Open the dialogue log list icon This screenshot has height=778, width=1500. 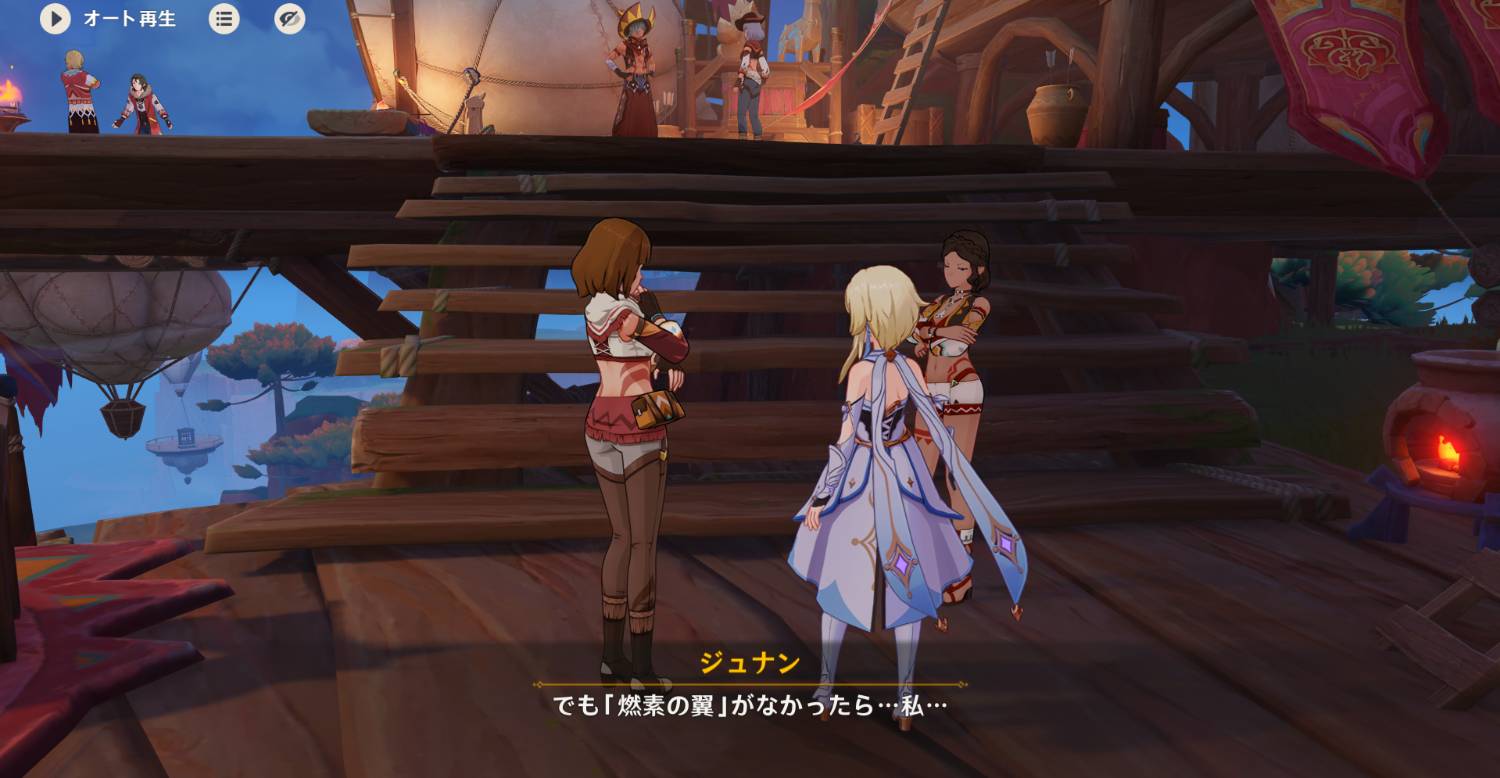[x=224, y=19]
